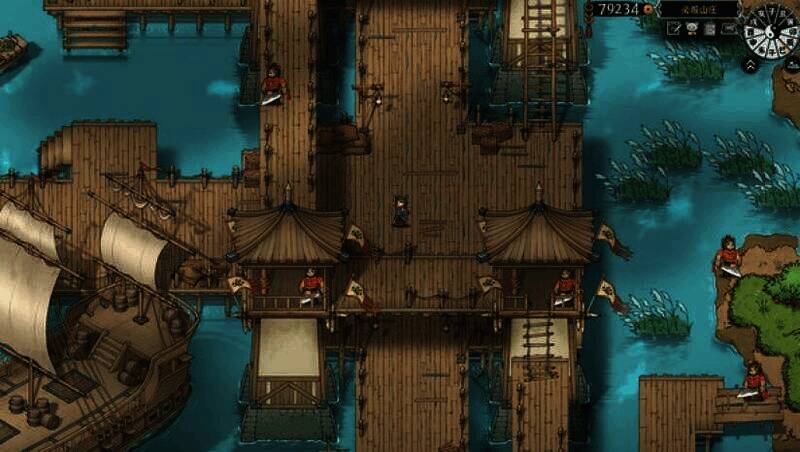Collapse the HUD with the double-chevron button
800x452 pixels.
click(749, 65)
